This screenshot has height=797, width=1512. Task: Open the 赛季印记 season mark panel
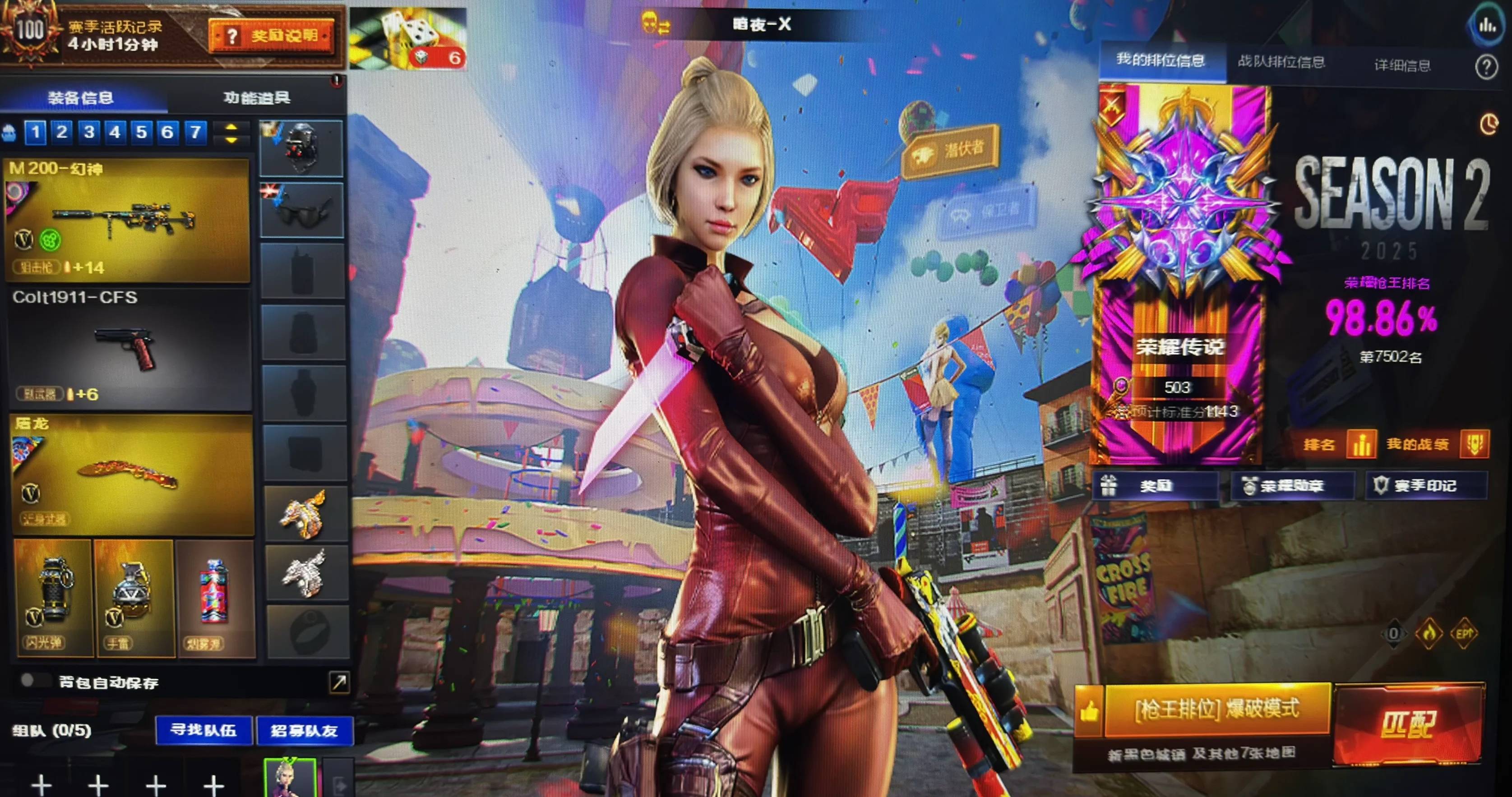point(1424,486)
